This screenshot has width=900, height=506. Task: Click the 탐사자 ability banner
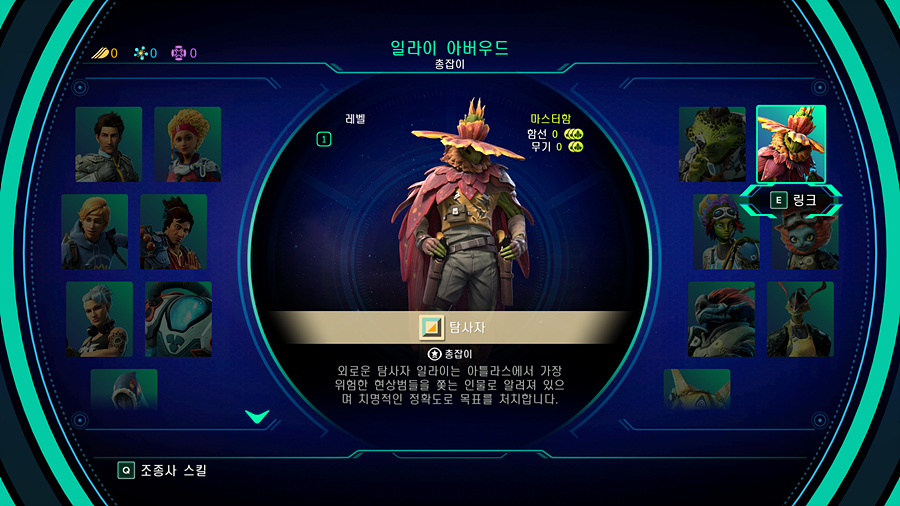tap(450, 327)
